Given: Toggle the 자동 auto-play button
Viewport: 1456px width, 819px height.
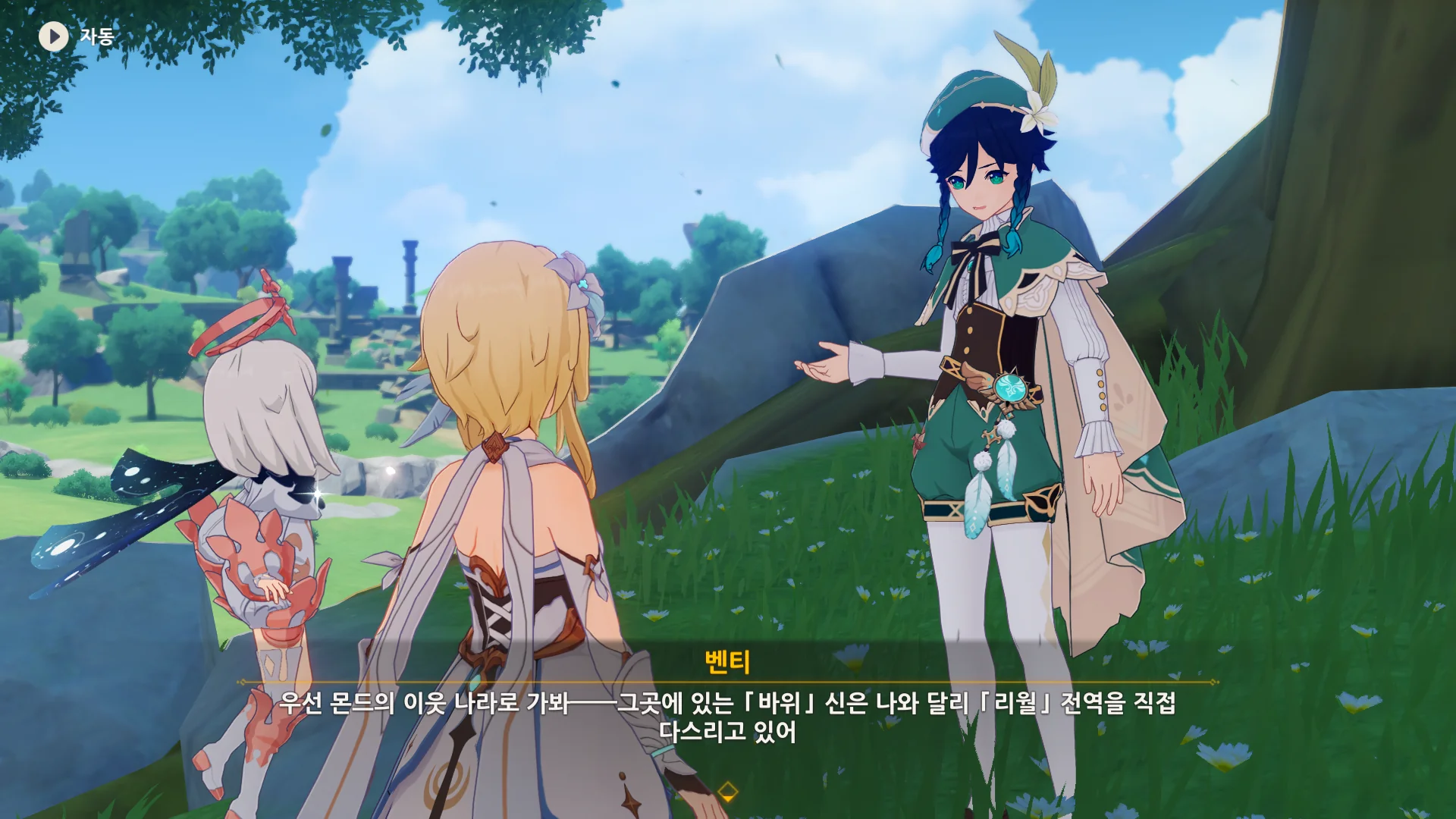Looking at the screenshot, I should coord(54,36).
